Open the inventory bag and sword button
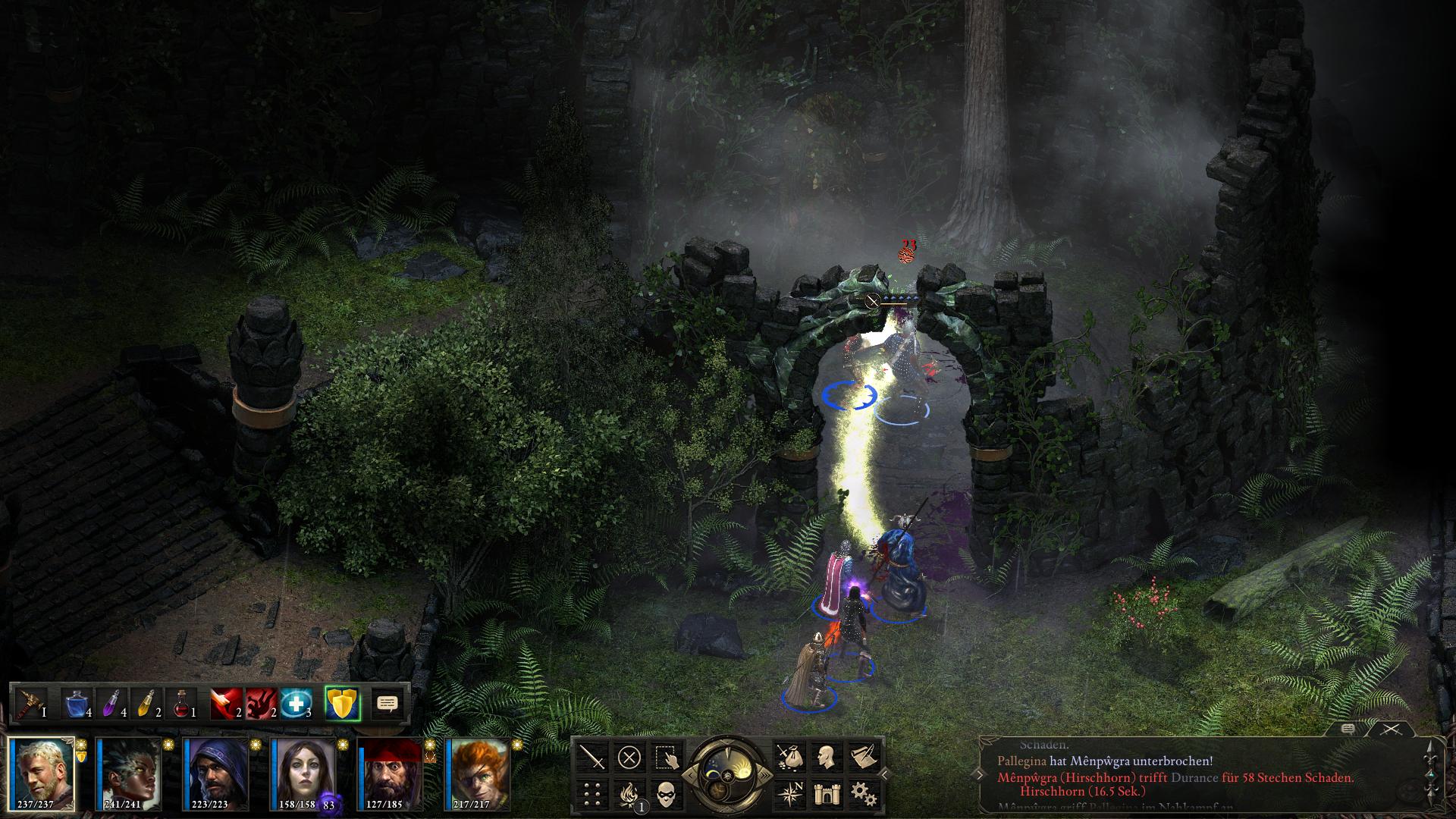1456x819 pixels. (789, 757)
